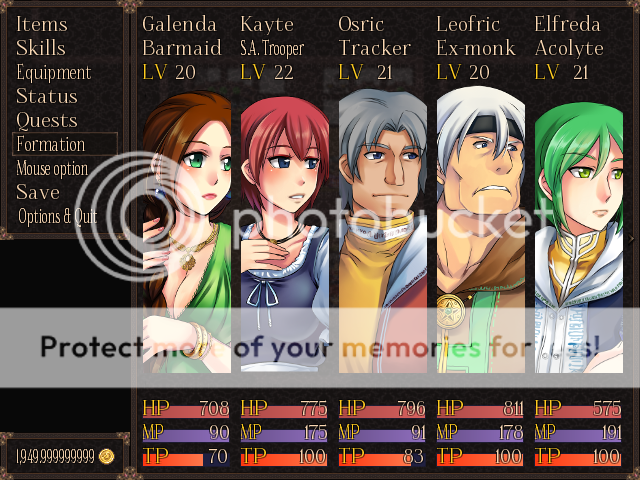Select Save from the menu
Viewport: 640px width, 480px height.
pyautogui.click(x=38, y=192)
